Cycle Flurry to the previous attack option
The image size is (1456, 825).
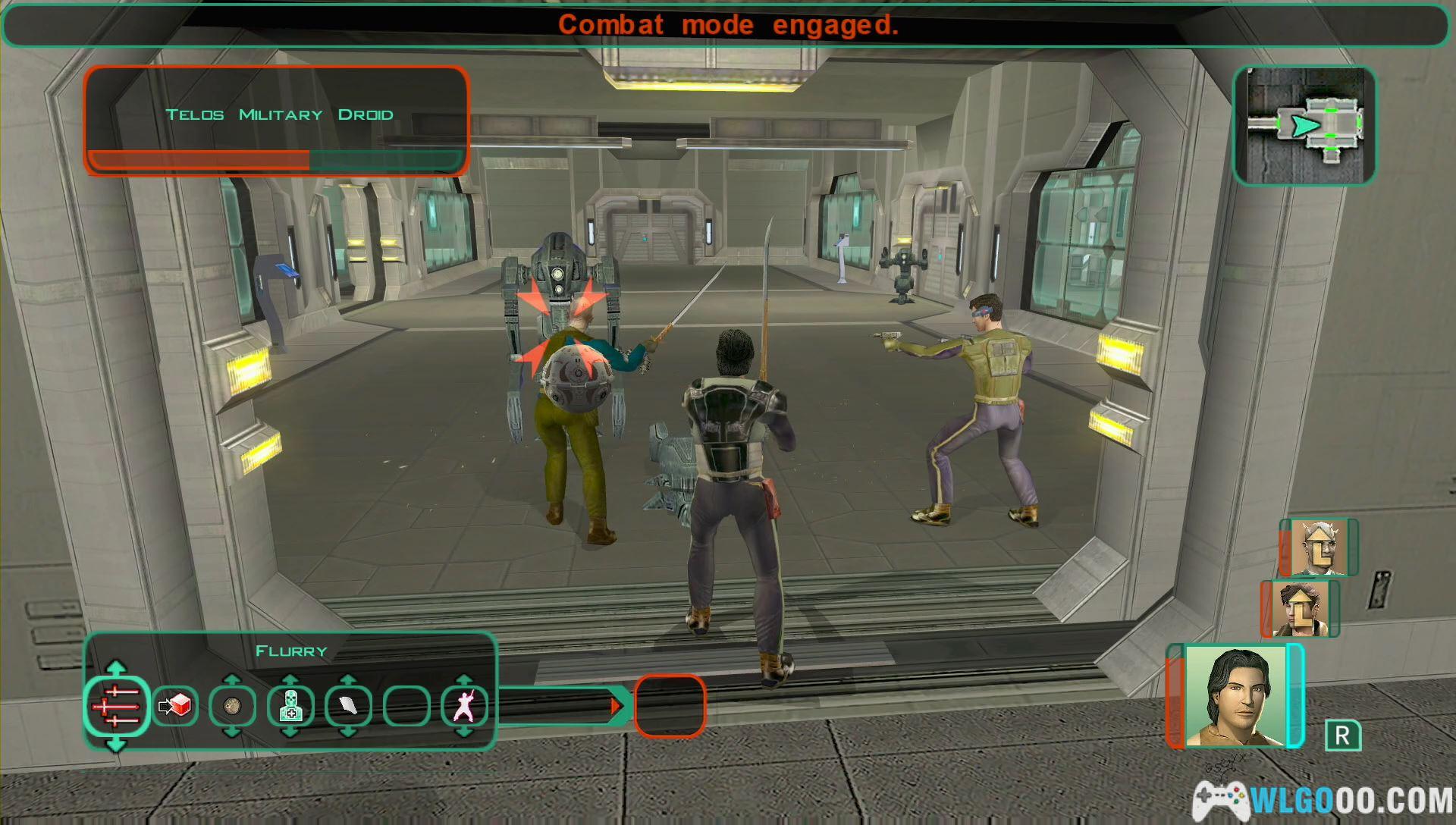(x=116, y=667)
